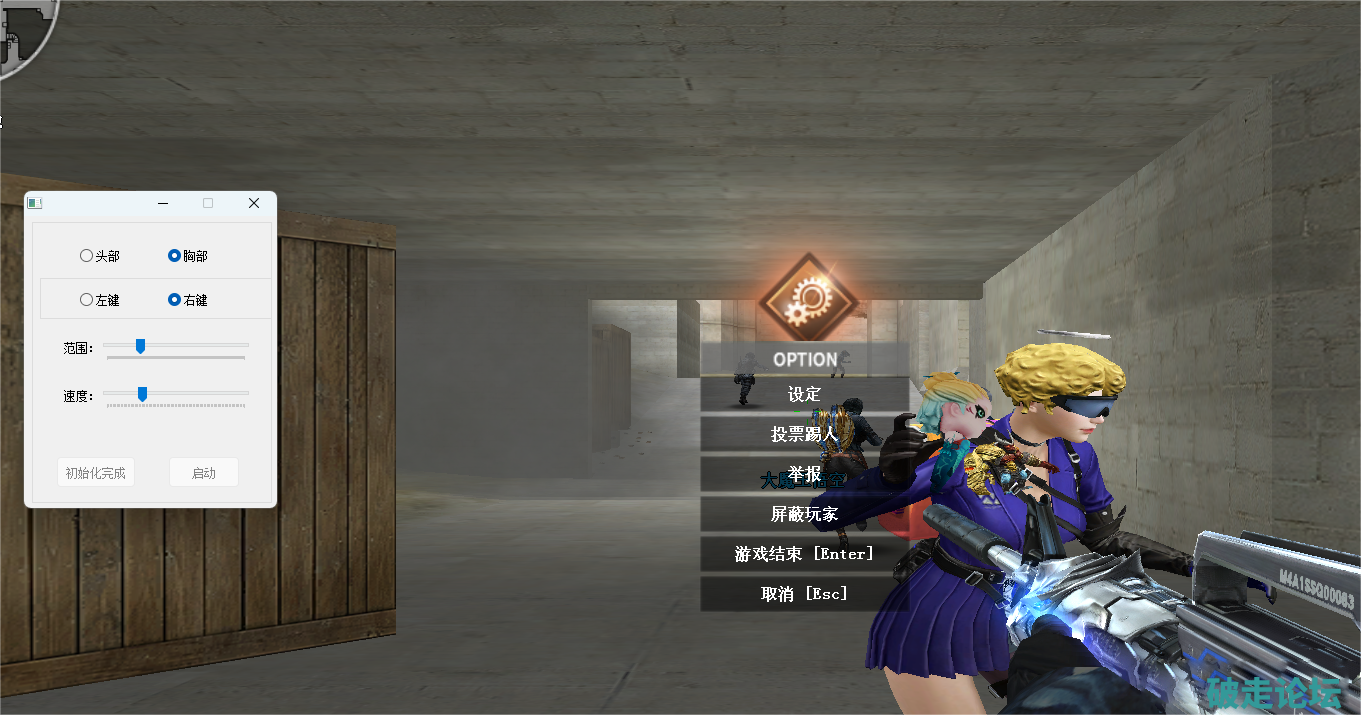Minimize the small tool window

pos(163,203)
